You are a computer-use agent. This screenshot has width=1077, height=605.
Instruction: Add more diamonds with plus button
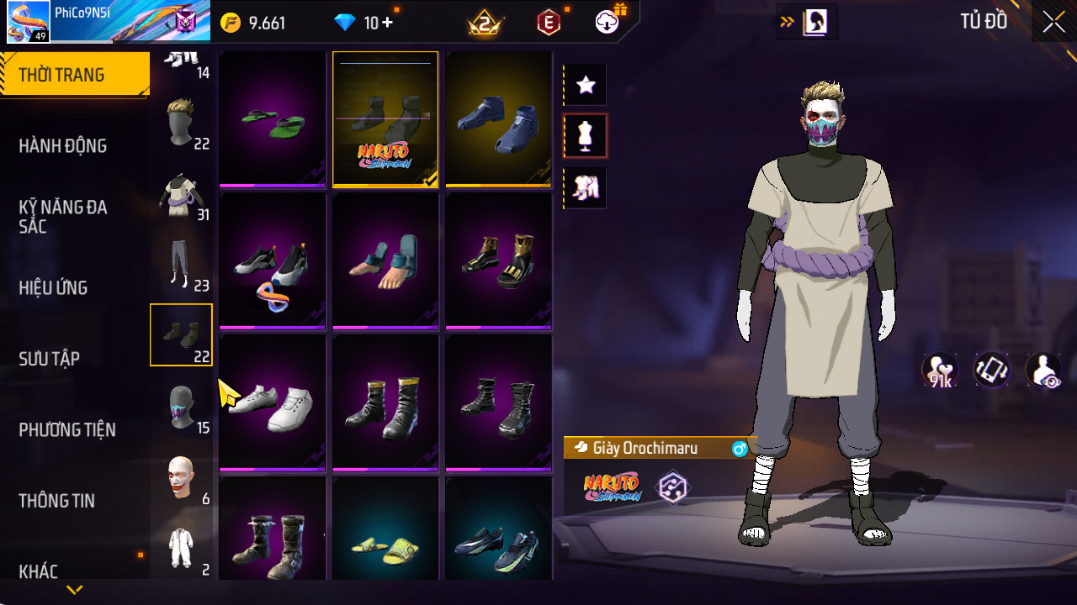pyautogui.click(x=387, y=23)
